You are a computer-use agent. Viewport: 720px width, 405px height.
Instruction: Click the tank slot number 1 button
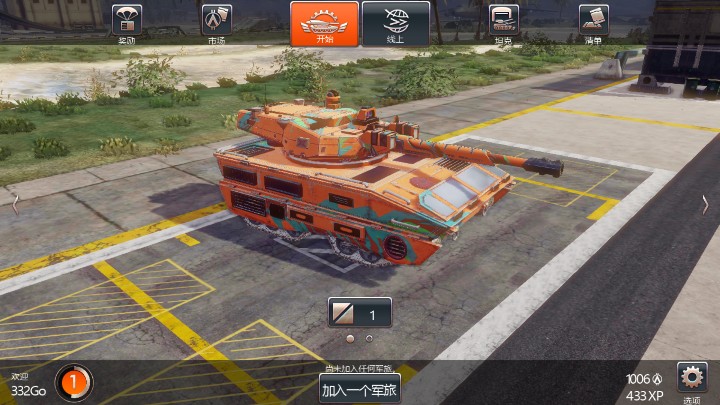click(360, 314)
